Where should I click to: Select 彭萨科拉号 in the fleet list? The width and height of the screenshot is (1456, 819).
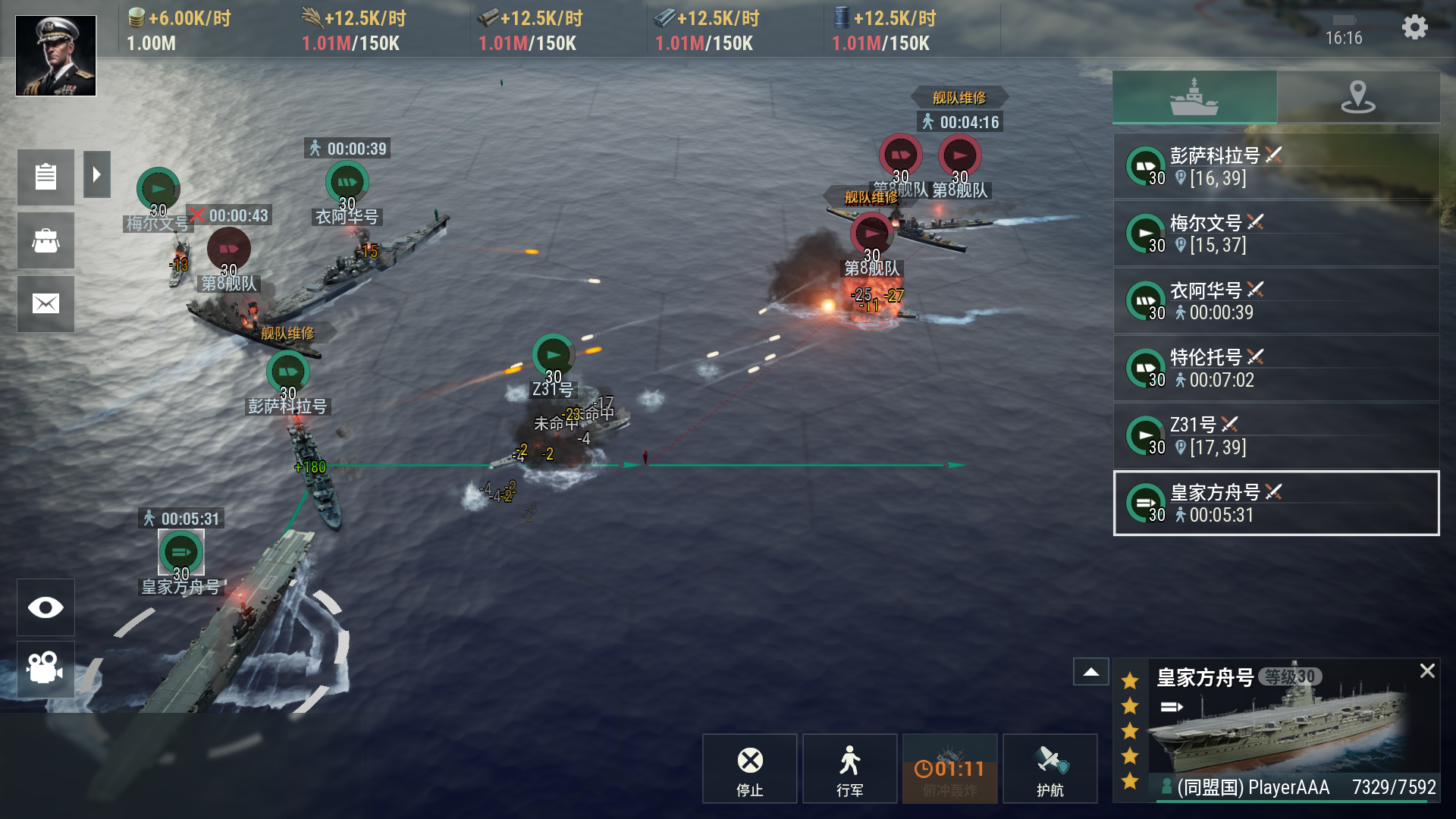pos(1276,166)
